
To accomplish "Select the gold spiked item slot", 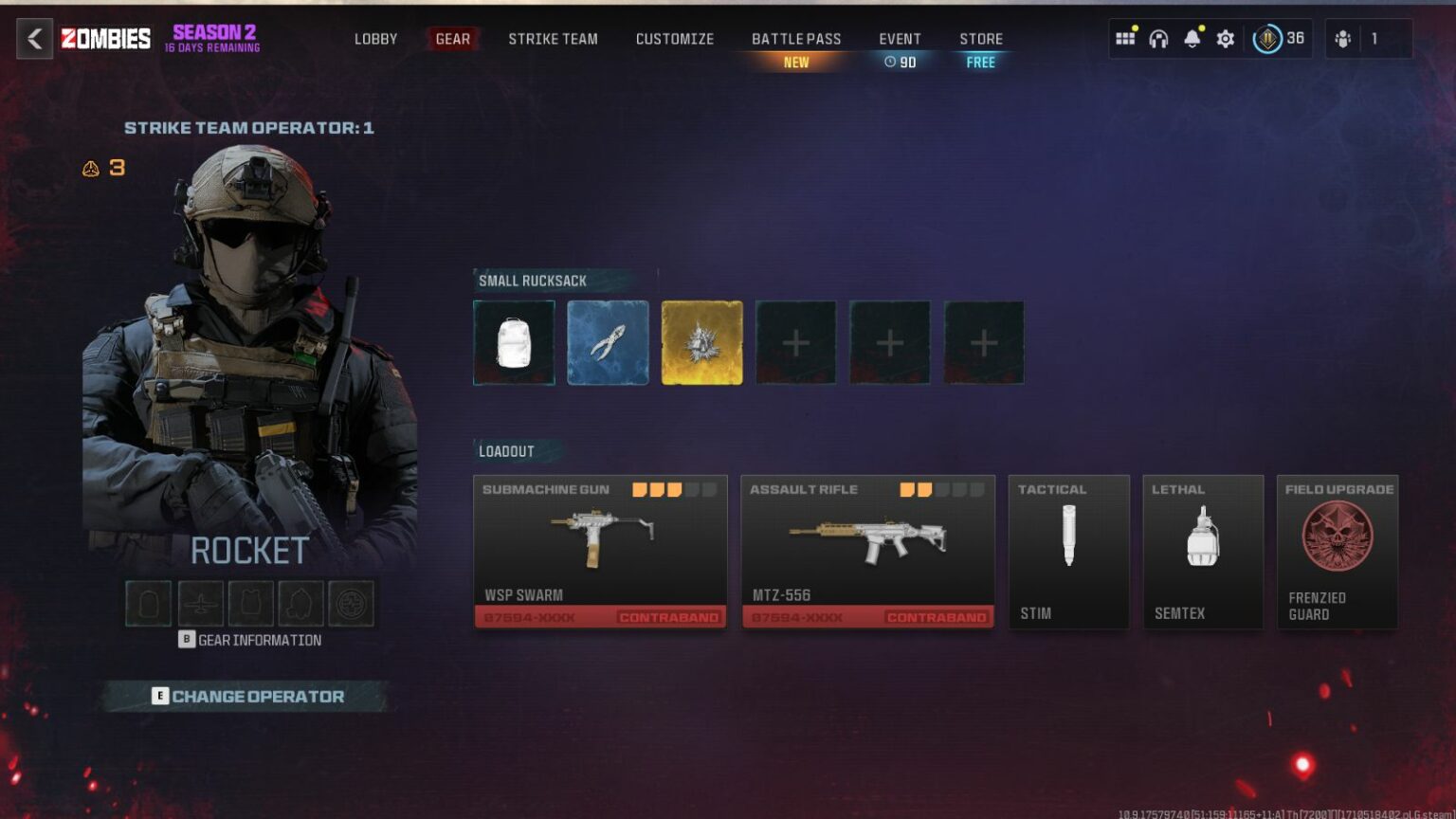I will (701, 342).
